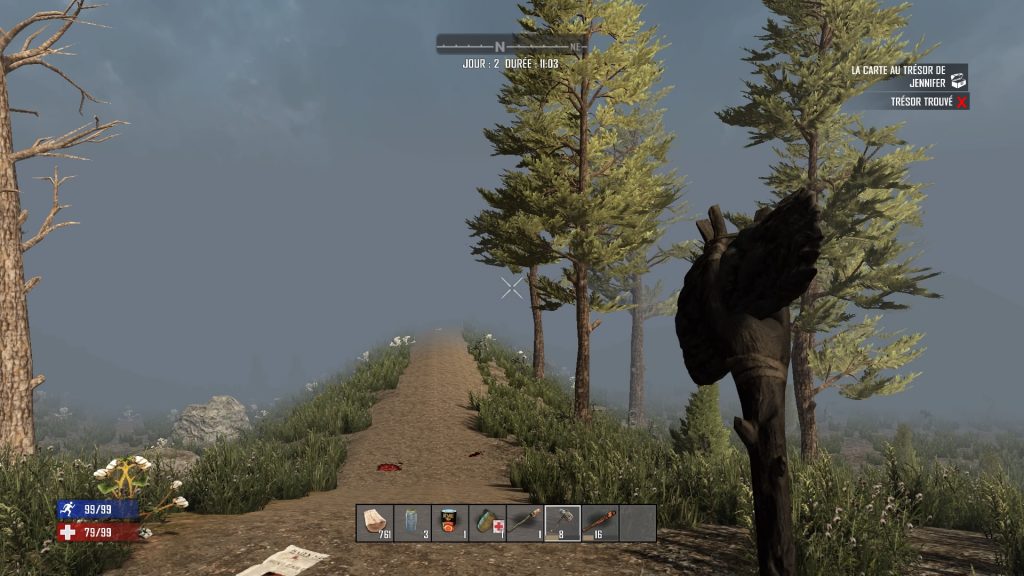Choose the glass jar of water slot
Screen dimensions: 1024x576
412,523
